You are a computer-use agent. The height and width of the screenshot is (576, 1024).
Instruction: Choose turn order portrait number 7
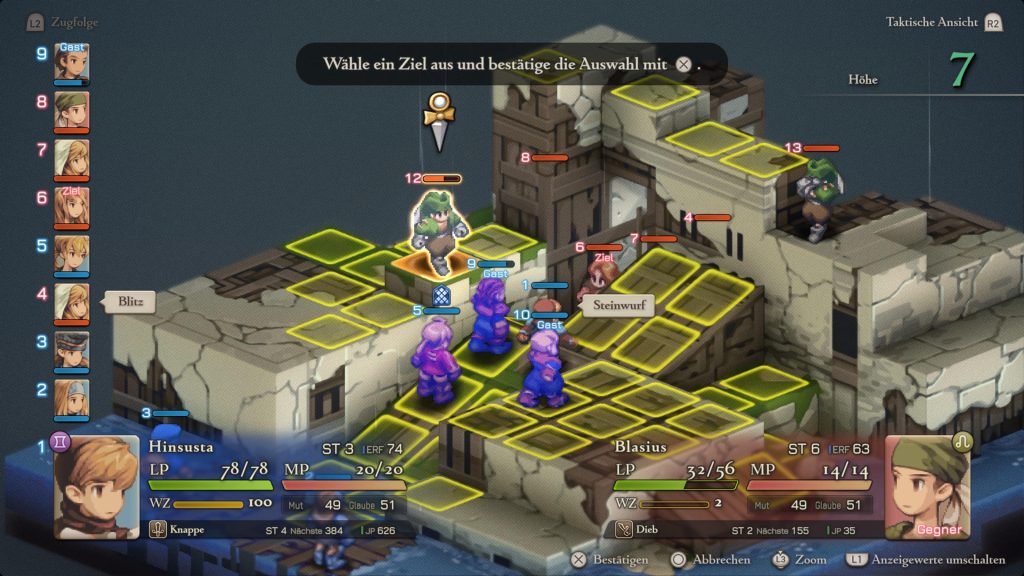tap(72, 158)
